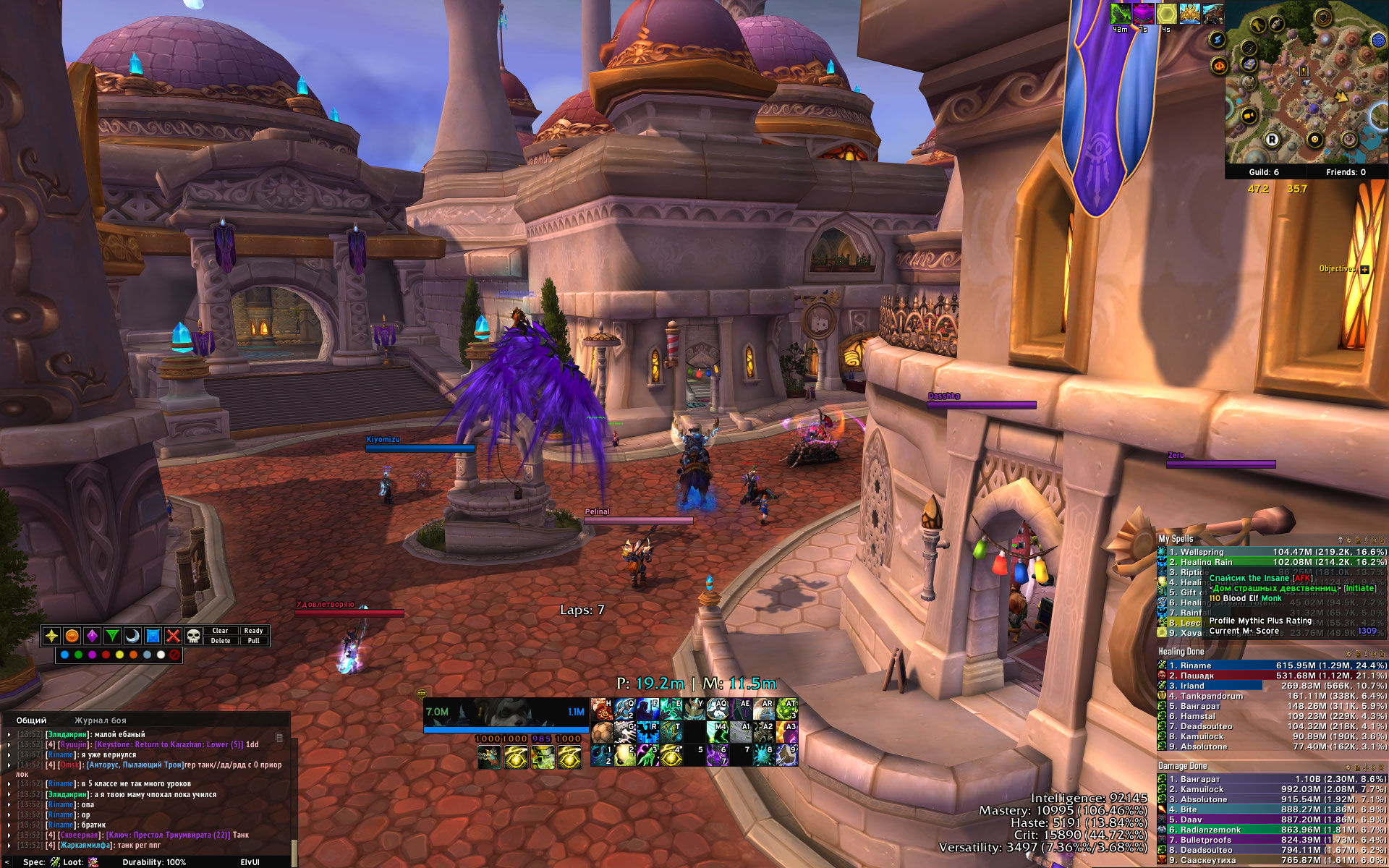Screen dimensions: 1389x868
Task: Activate the ability bound to H
Action: coord(602,710)
